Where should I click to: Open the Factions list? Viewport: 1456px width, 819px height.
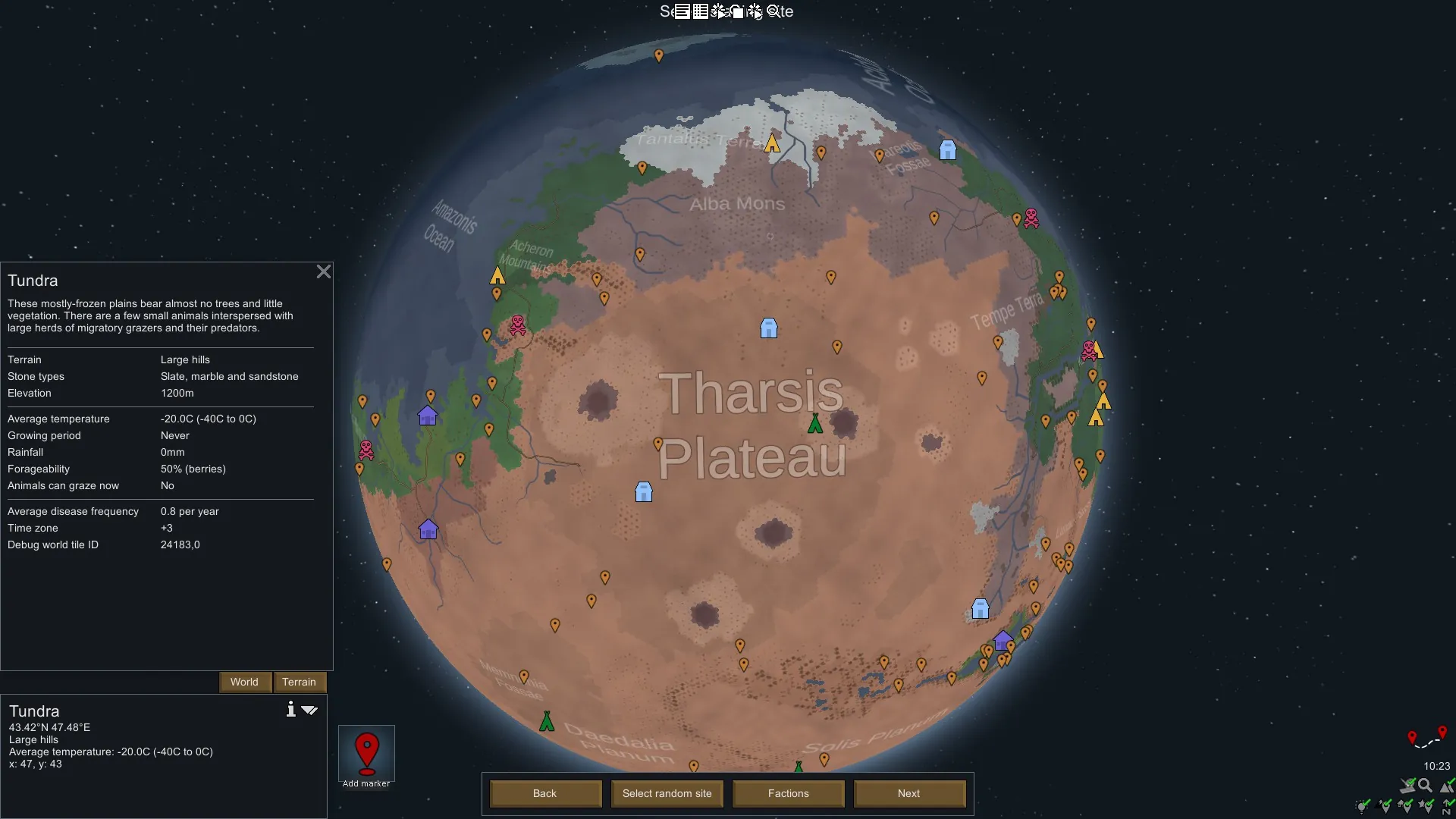point(788,793)
